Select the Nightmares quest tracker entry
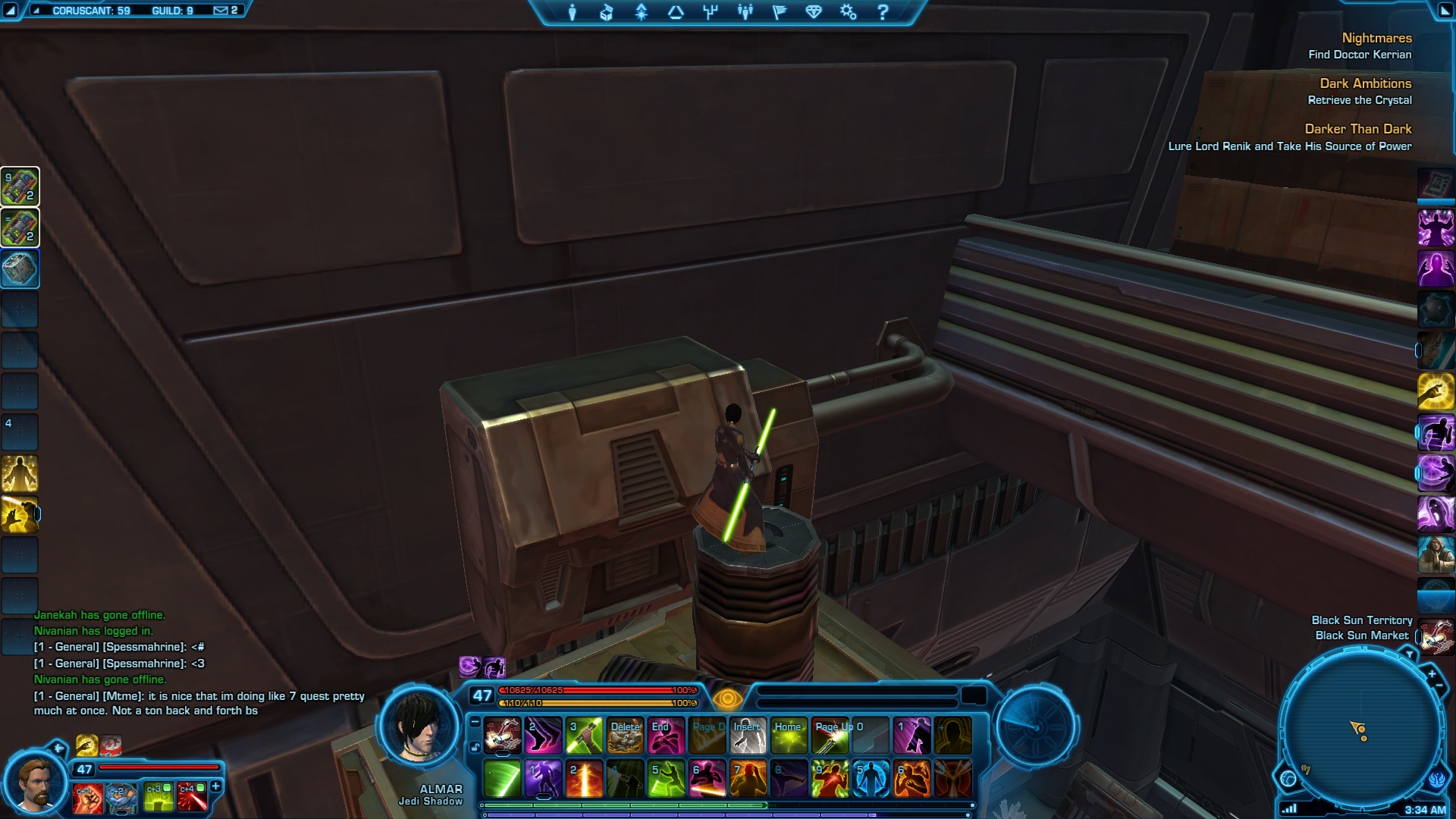 [x=1376, y=39]
